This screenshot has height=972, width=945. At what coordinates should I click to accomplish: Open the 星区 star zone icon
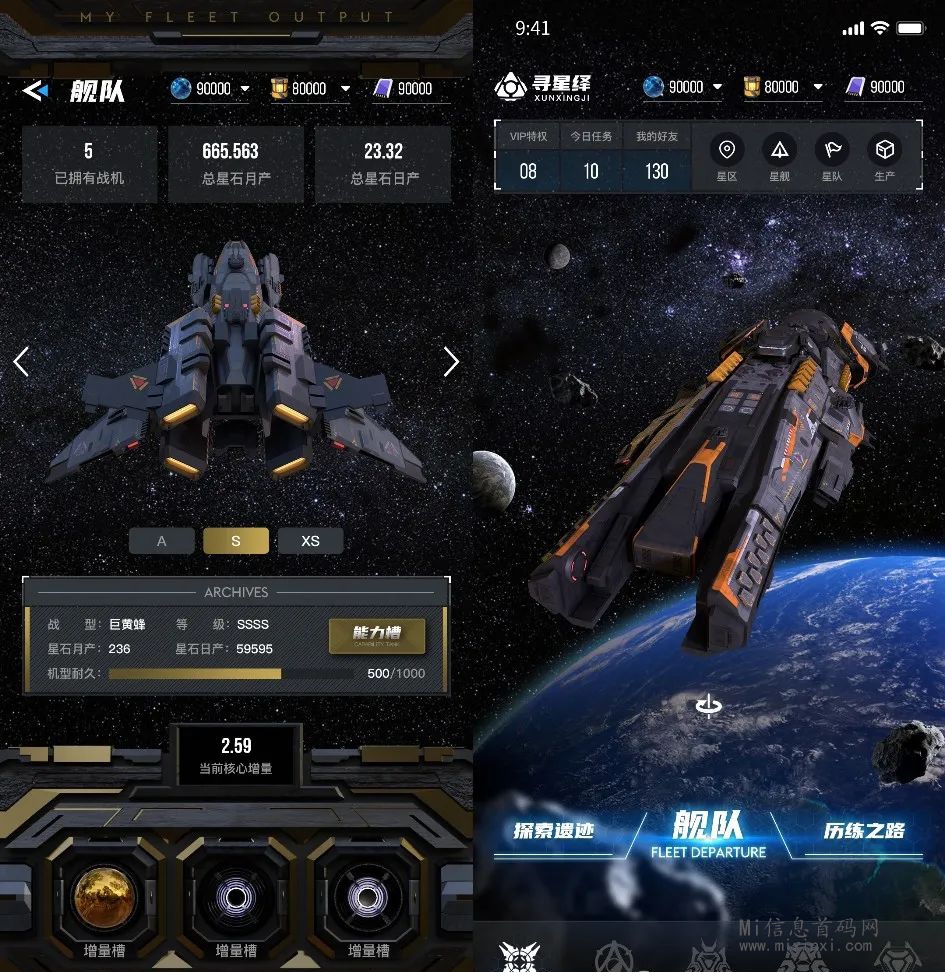727,157
